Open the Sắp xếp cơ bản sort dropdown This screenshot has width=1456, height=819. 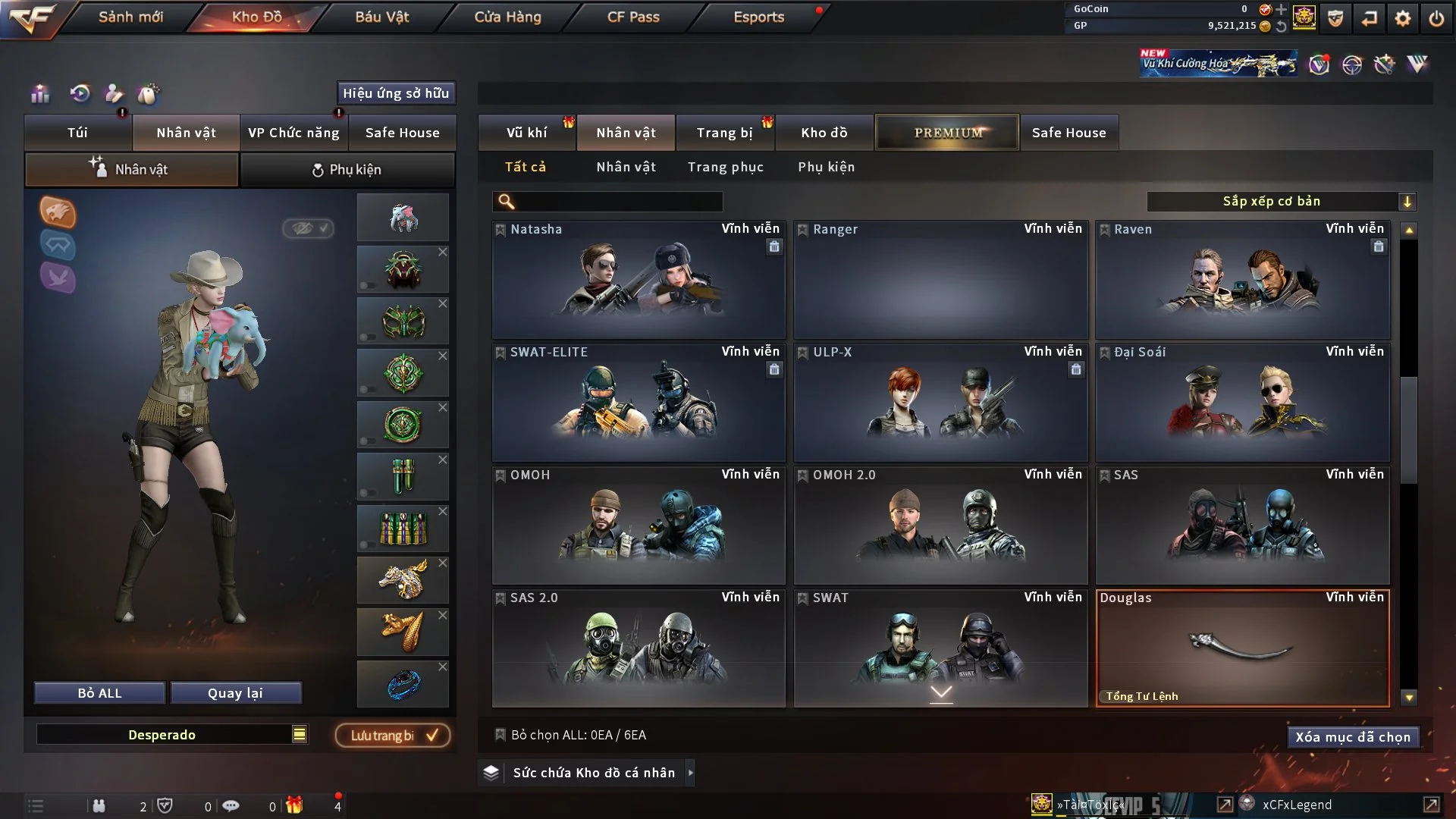(x=1281, y=201)
